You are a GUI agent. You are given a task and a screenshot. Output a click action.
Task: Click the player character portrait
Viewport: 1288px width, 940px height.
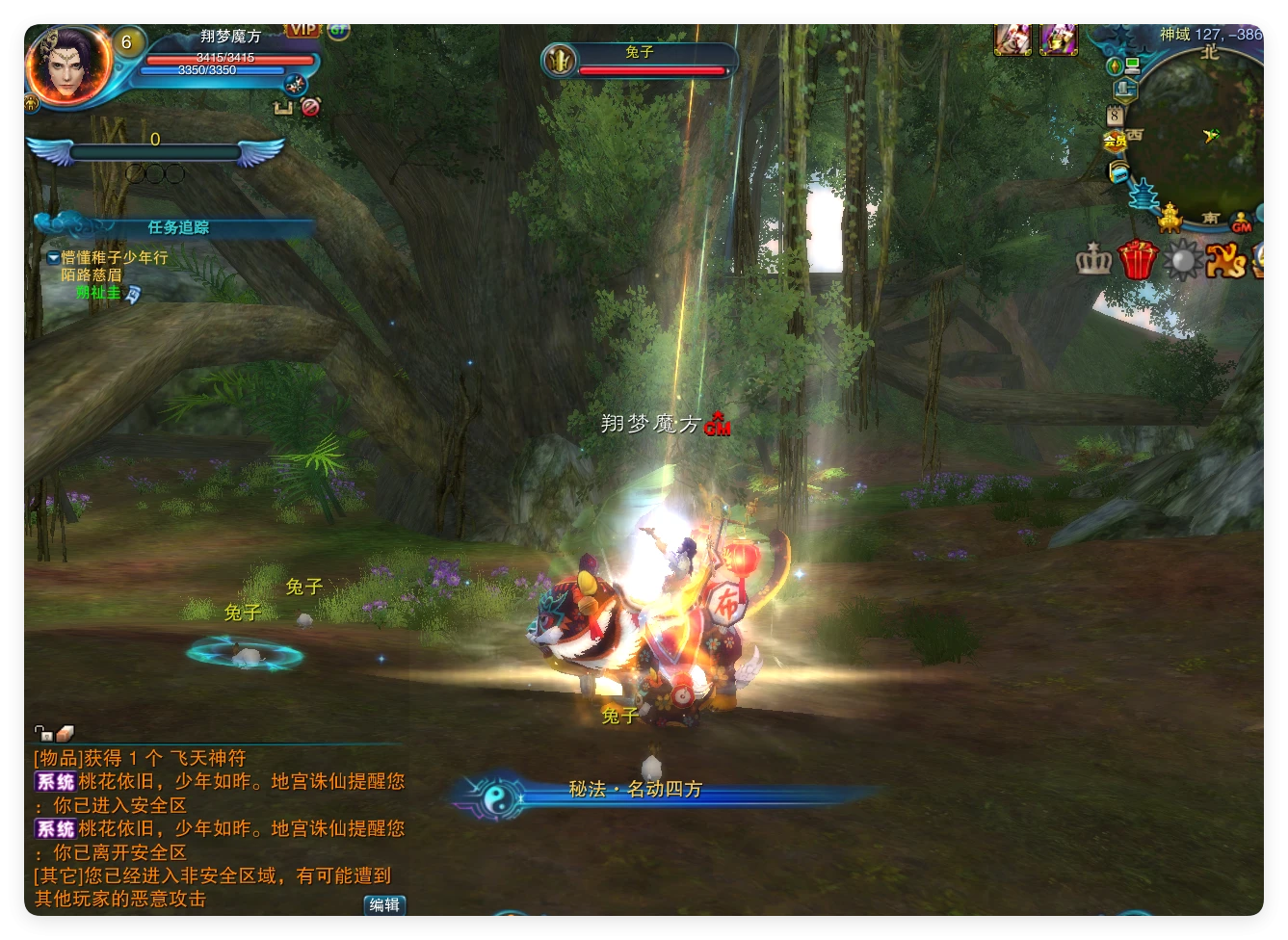coord(66,66)
